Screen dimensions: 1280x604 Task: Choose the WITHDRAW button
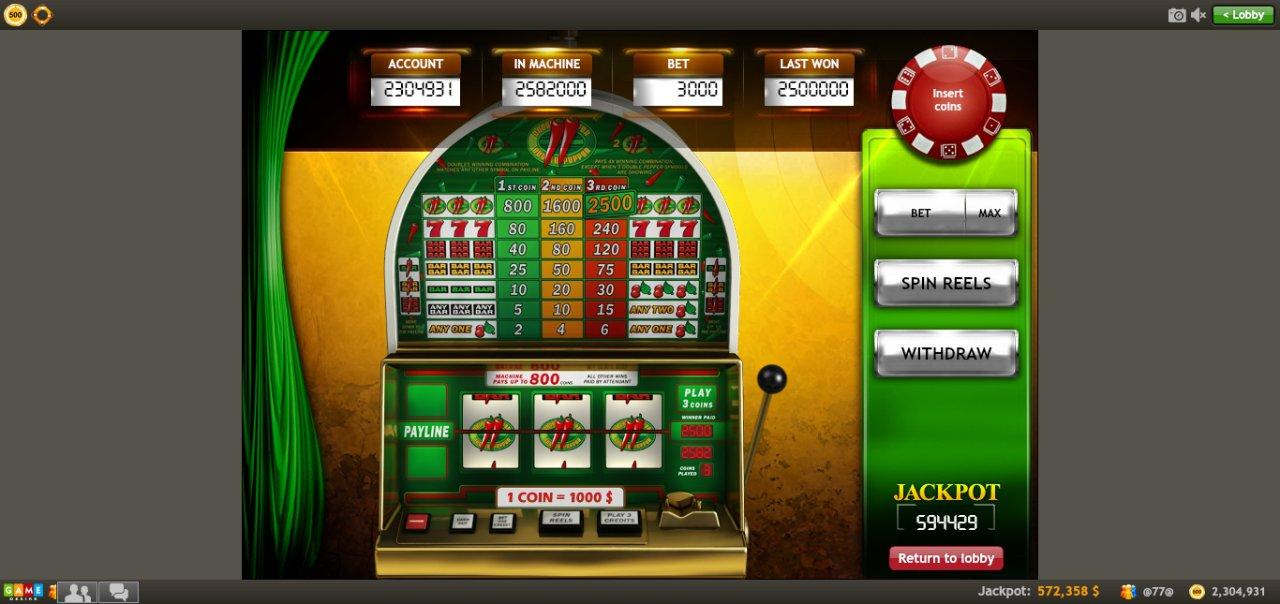946,353
